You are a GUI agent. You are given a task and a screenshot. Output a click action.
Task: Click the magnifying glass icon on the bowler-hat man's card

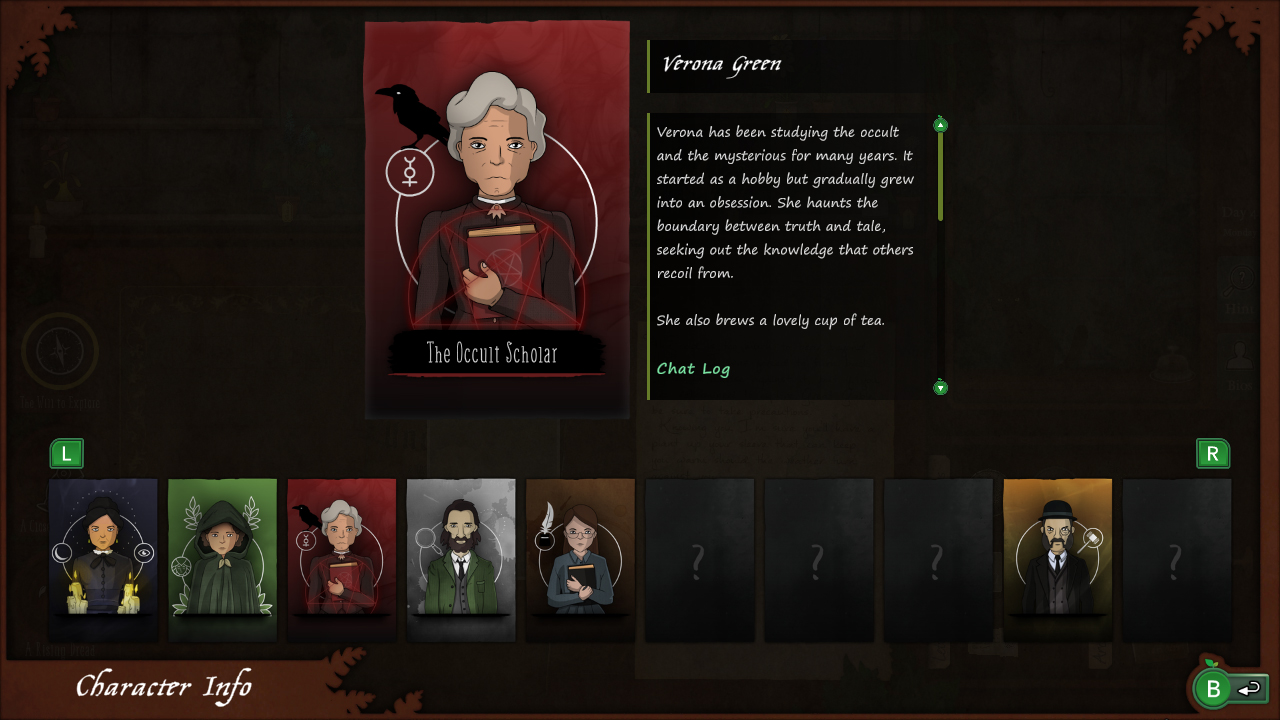(1094, 537)
